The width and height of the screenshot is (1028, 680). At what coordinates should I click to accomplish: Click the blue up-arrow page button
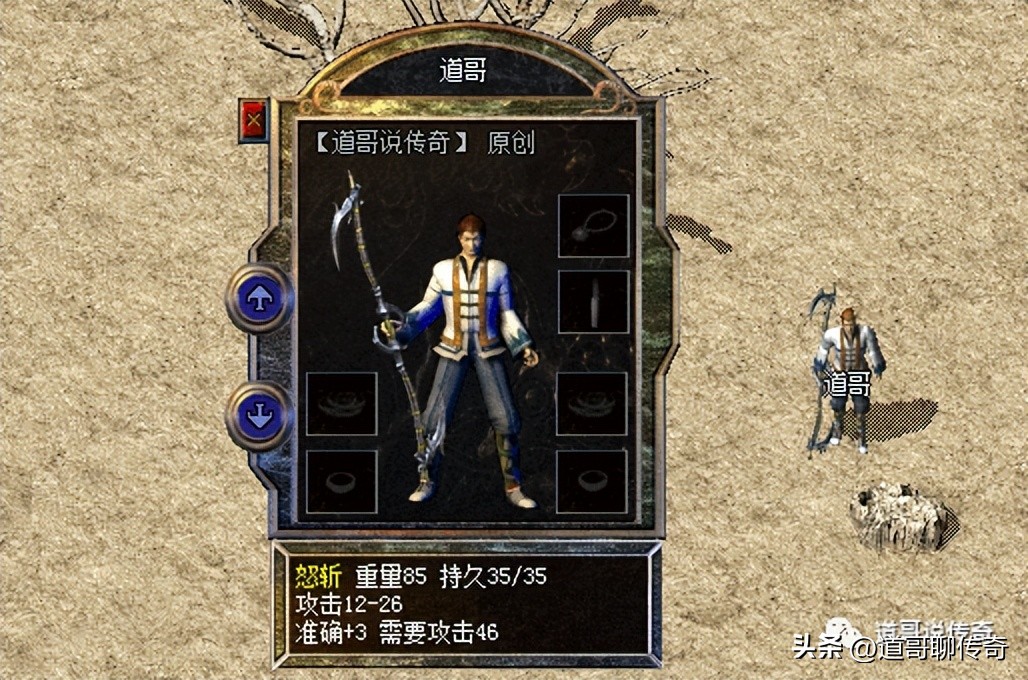[259, 298]
